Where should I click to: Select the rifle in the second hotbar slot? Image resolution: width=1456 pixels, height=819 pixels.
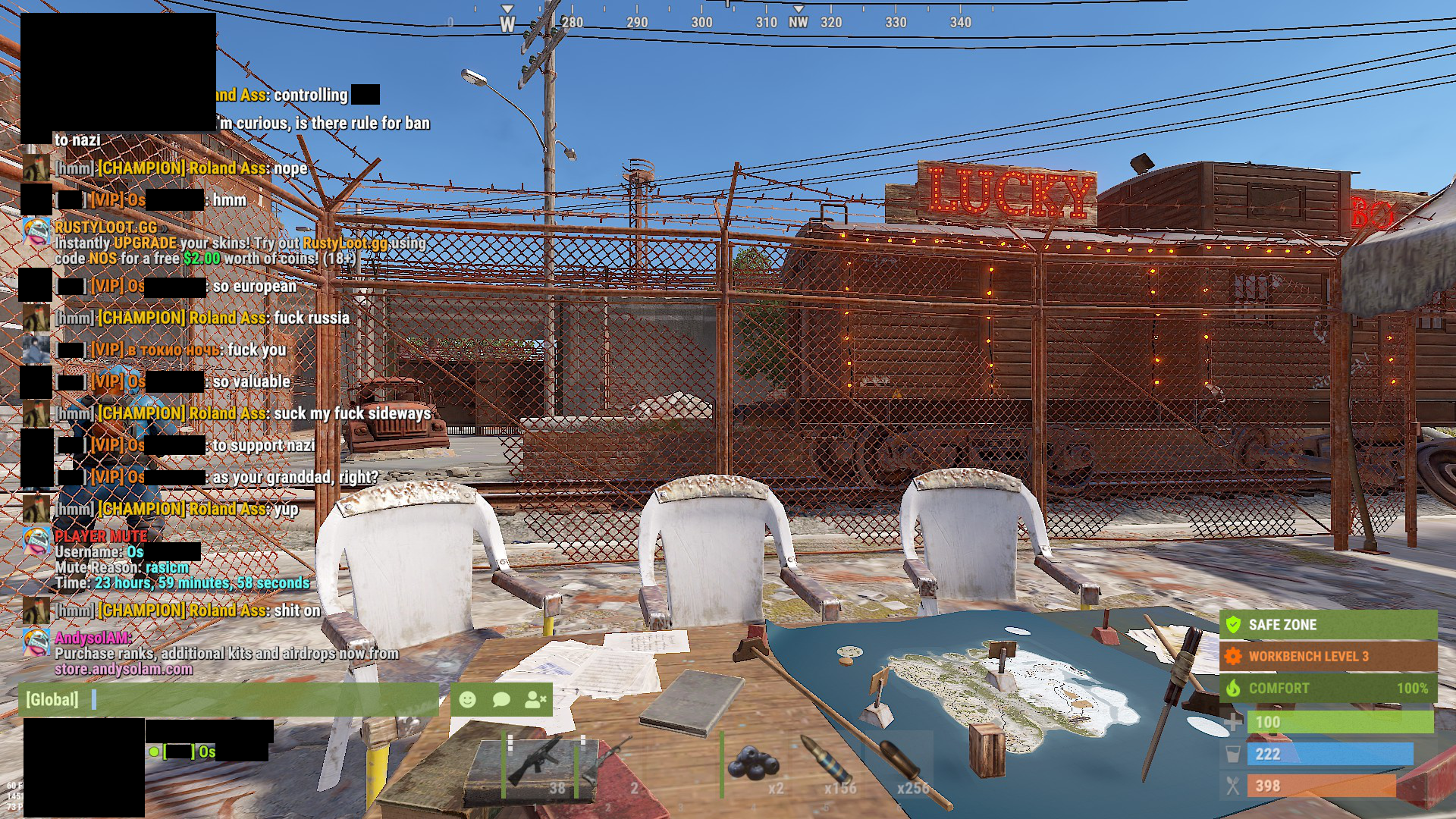click(x=610, y=764)
